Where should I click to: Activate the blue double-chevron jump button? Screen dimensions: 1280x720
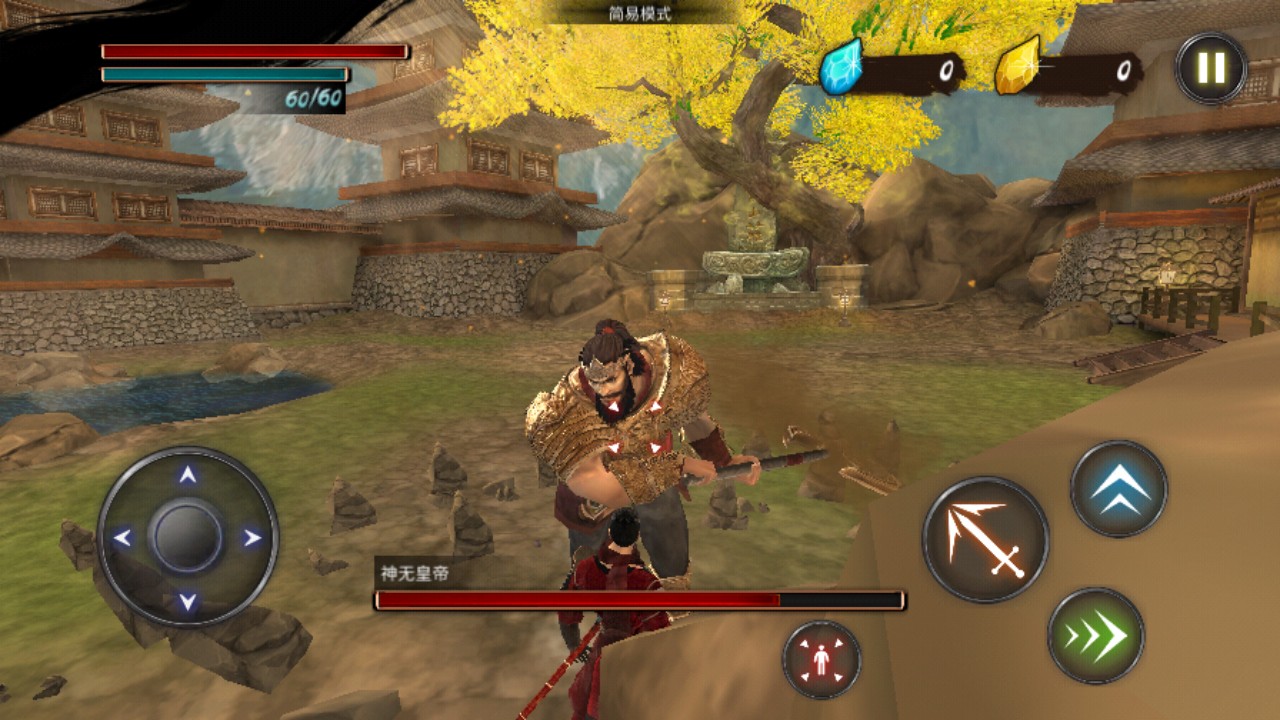click(1119, 489)
